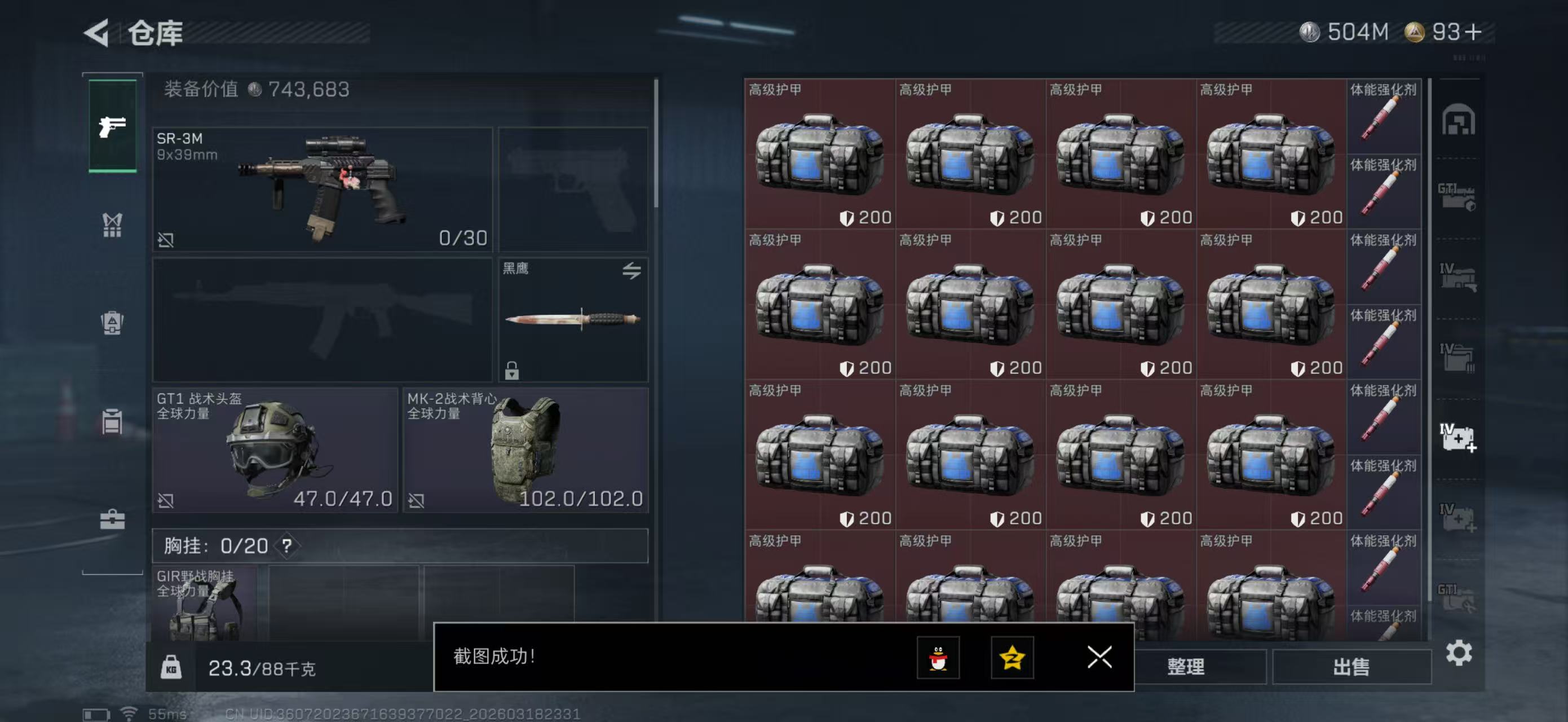Viewport: 1568px width, 722px height.
Task: Add more gold currency with the plus
Action: pyautogui.click(x=1473, y=32)
